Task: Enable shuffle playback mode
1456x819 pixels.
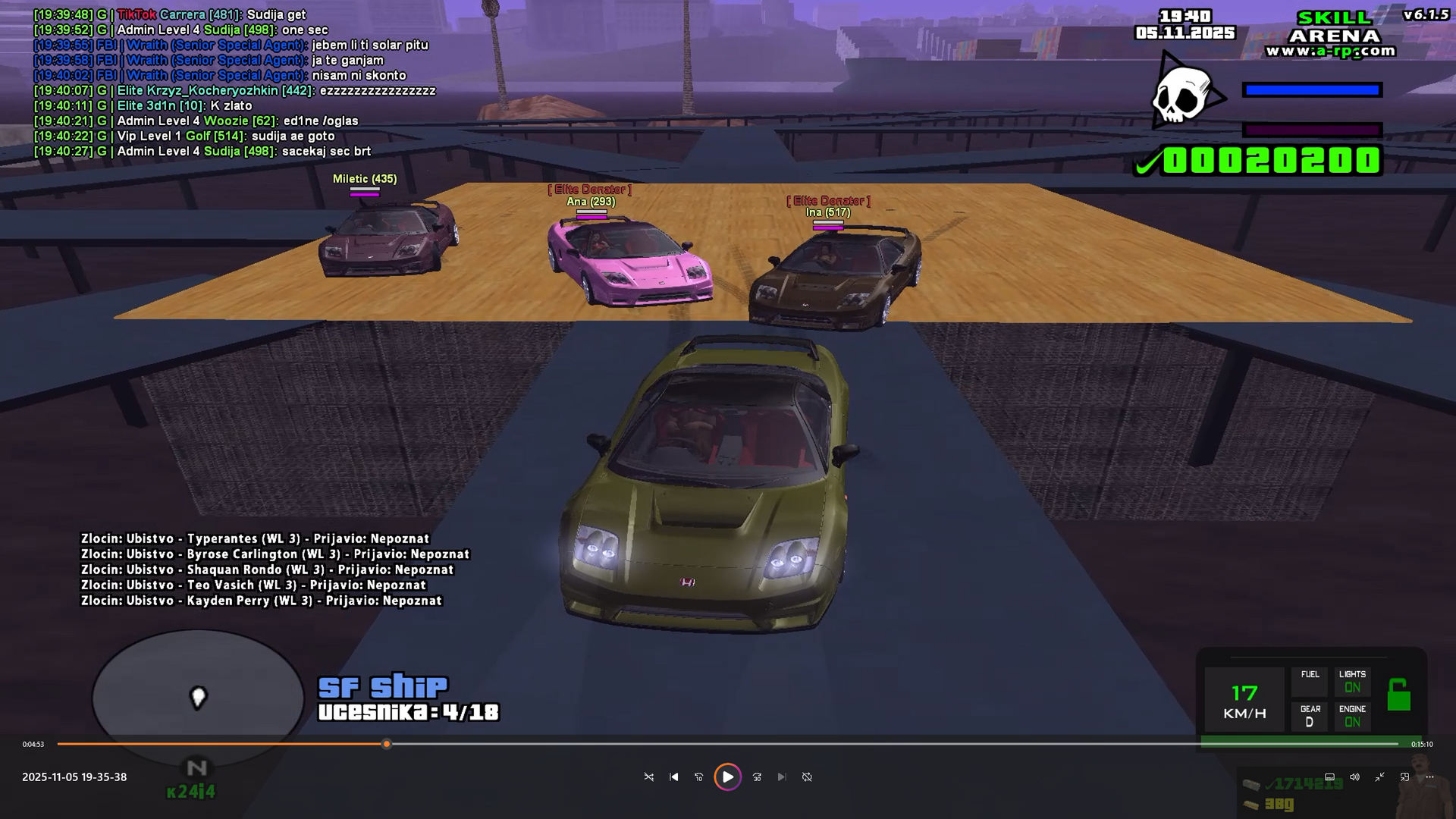Action: pyautogui.click(x=650, y=777)
